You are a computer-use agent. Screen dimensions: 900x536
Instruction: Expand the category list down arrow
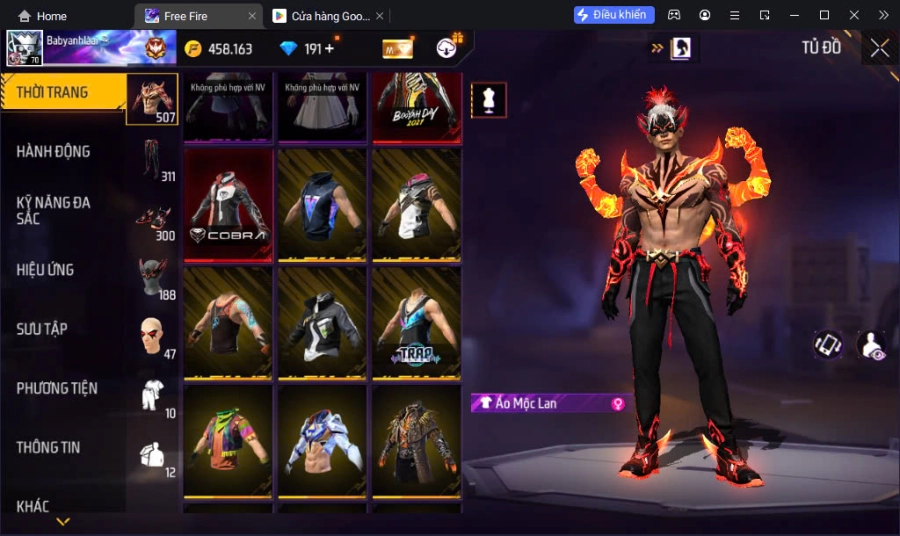63,521
